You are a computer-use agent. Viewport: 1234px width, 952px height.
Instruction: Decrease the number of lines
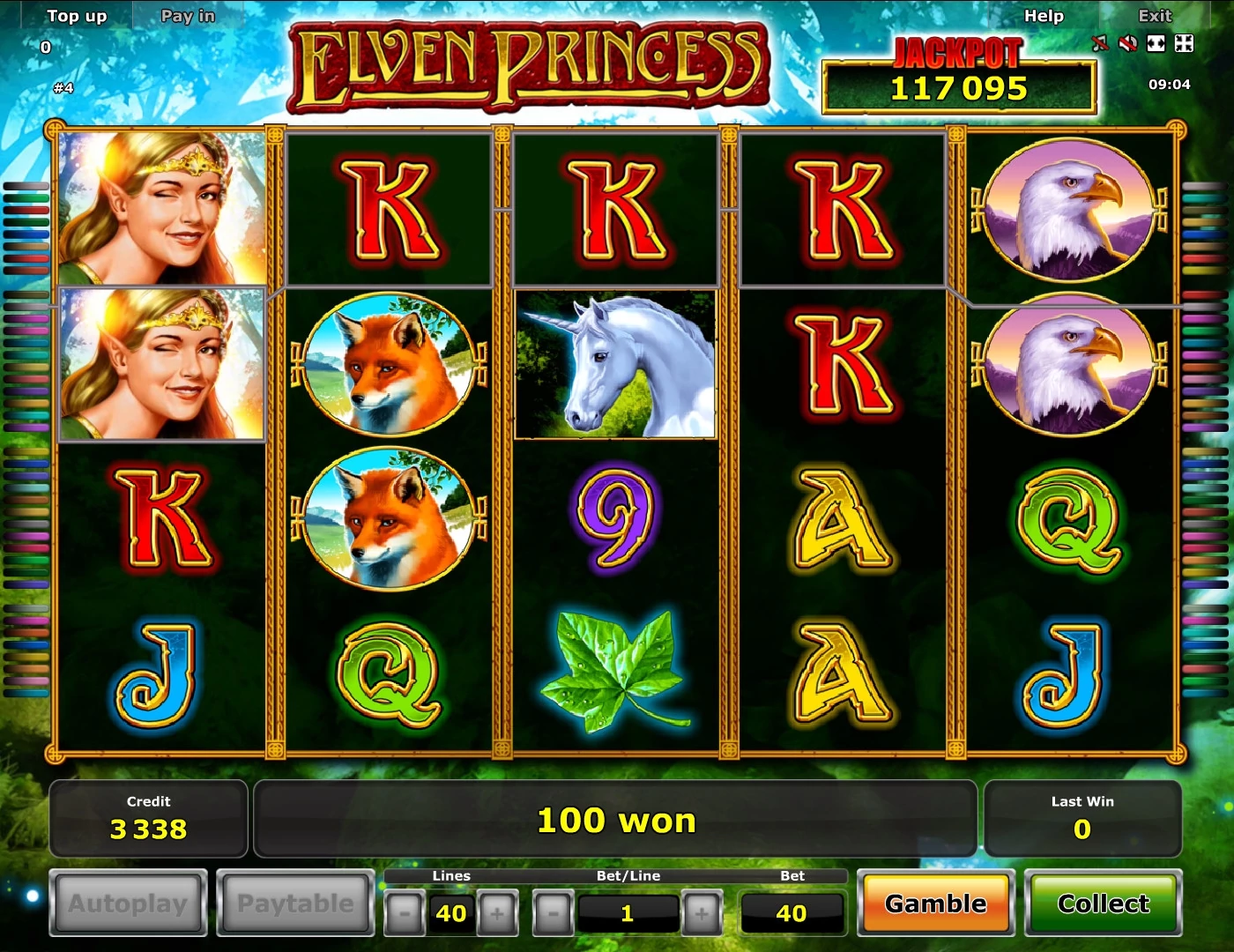[404, 913]
